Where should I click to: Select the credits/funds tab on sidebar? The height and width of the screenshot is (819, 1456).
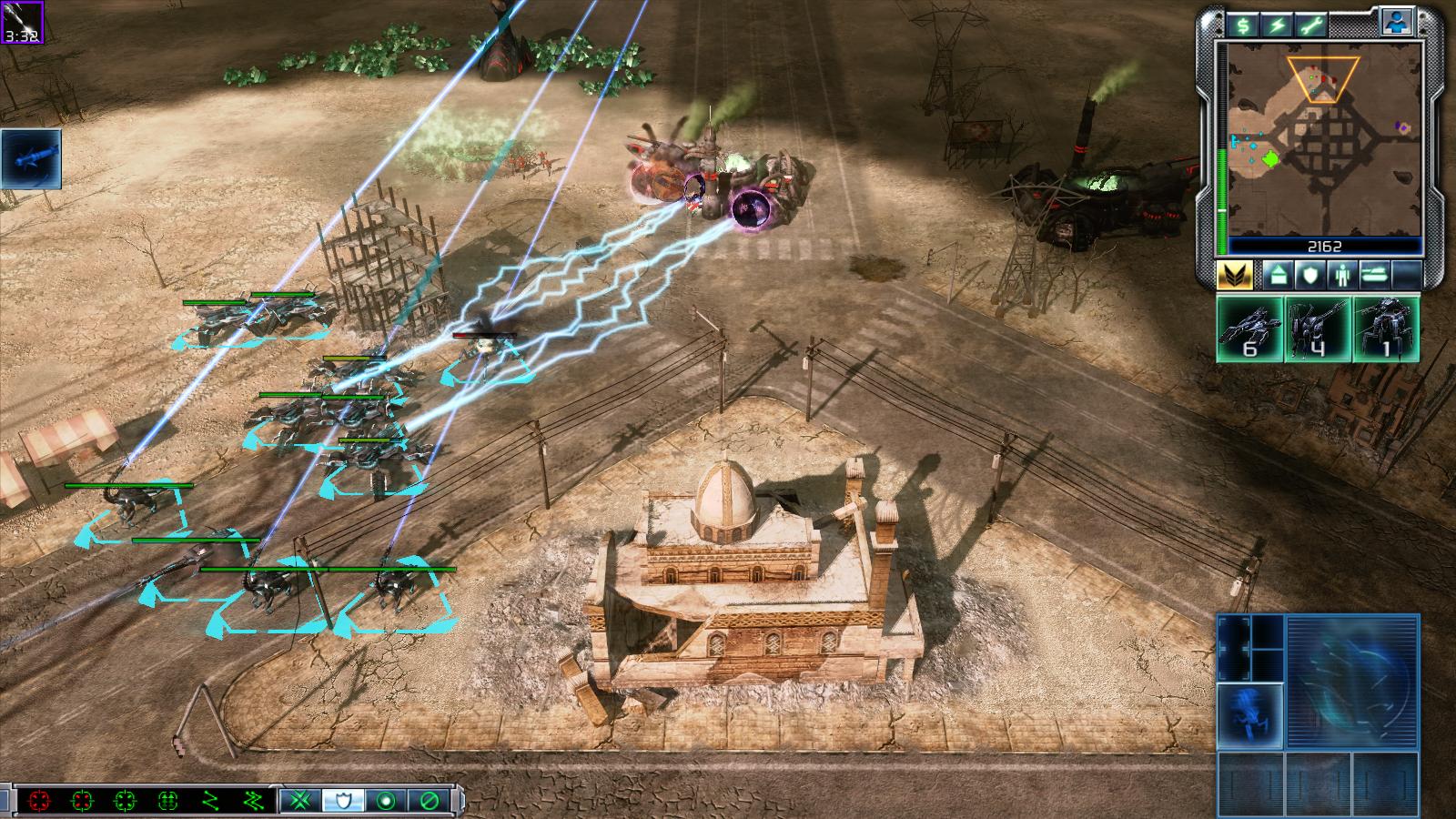(x=1242, y=25)
